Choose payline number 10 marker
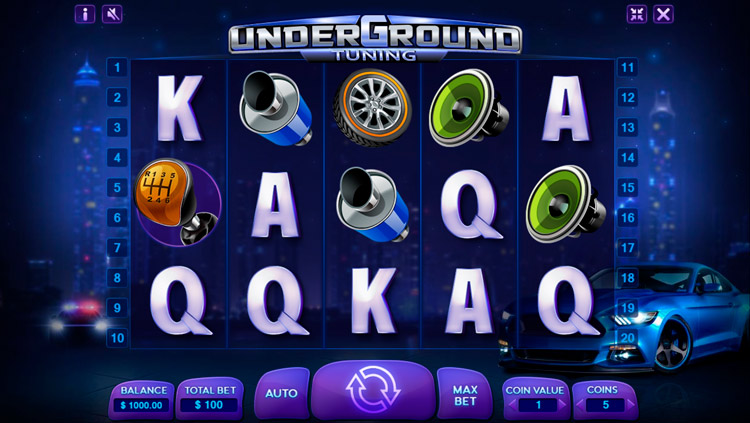750x423 pixels. [x=117, y=338]
